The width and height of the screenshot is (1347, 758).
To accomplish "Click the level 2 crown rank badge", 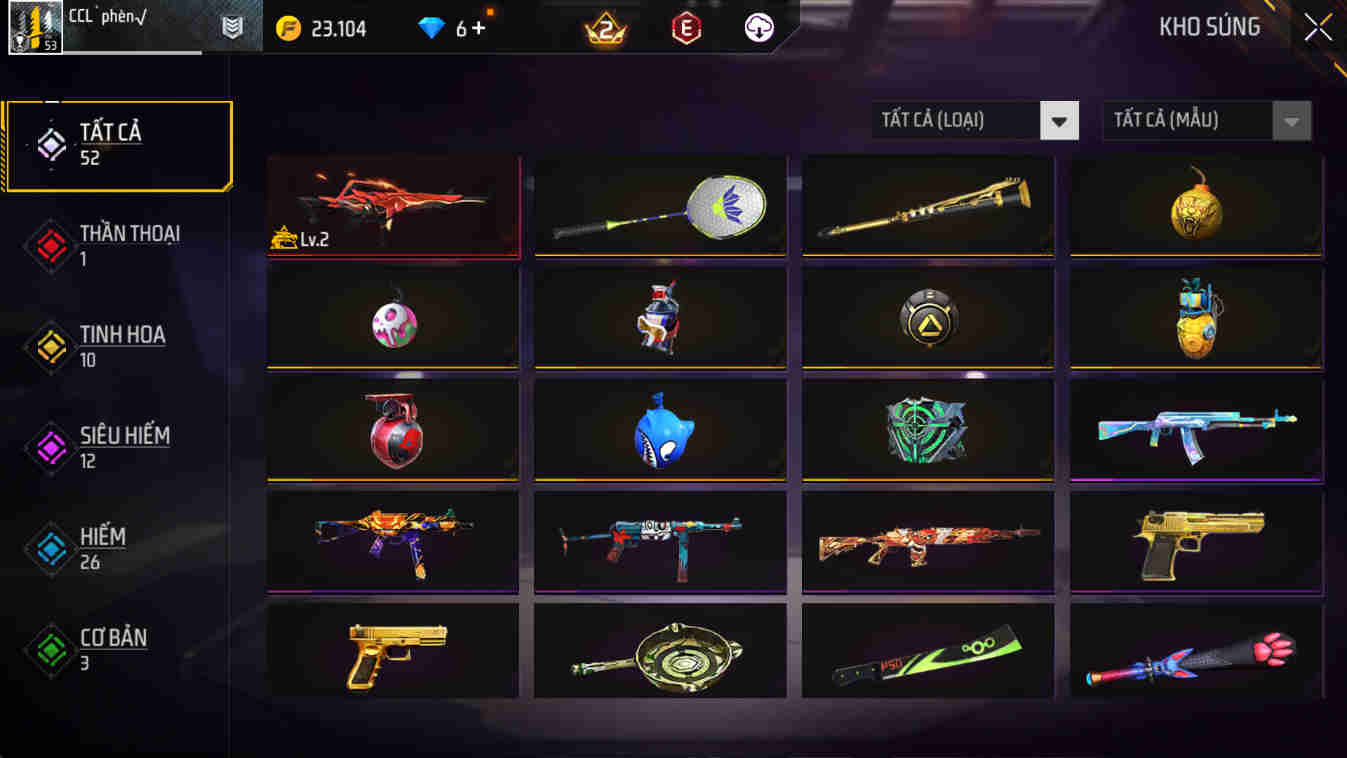I will [x=604, y=28].
